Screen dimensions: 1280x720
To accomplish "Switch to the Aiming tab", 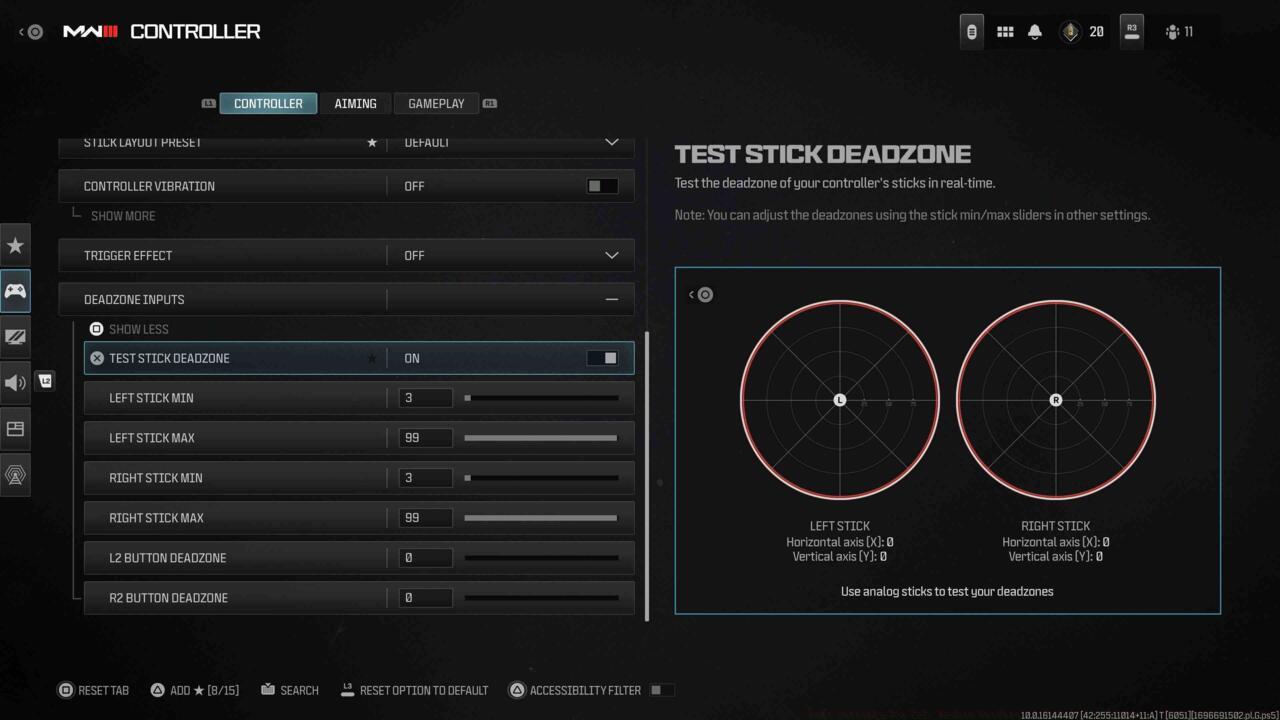I will pyautogui.click(x=355, y=103).
